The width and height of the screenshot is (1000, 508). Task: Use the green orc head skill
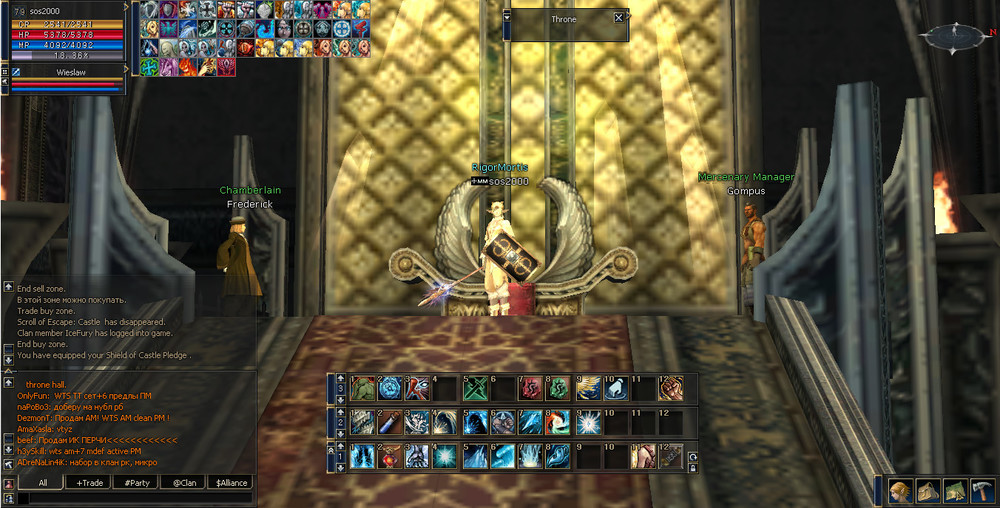pos(362,388)
